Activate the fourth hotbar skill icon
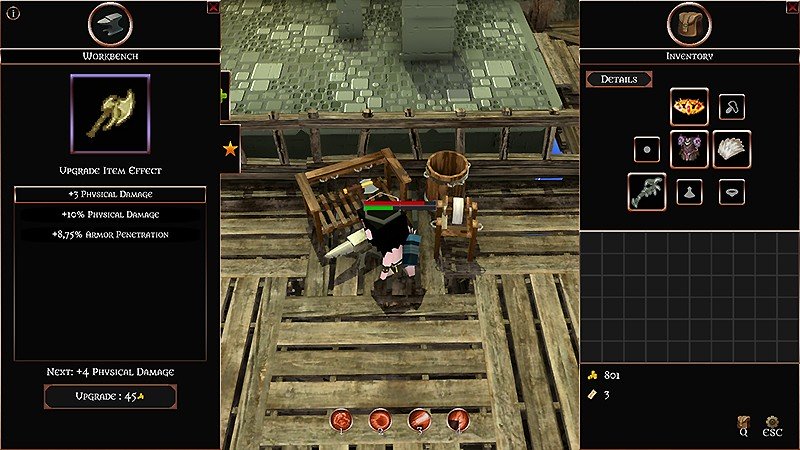The height and width of the screenshot is (450, 800). 458,420
